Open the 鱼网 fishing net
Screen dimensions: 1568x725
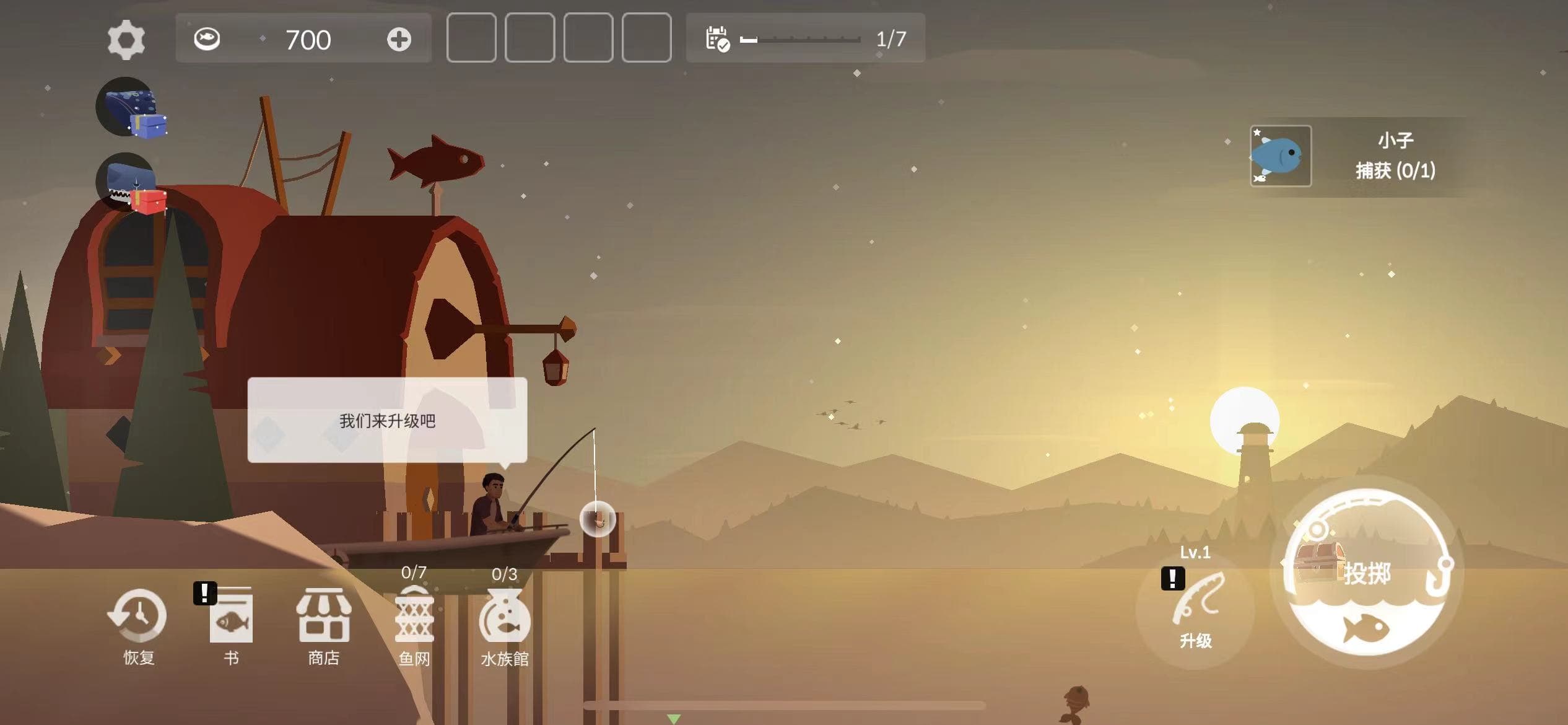(x=414, y=626)
